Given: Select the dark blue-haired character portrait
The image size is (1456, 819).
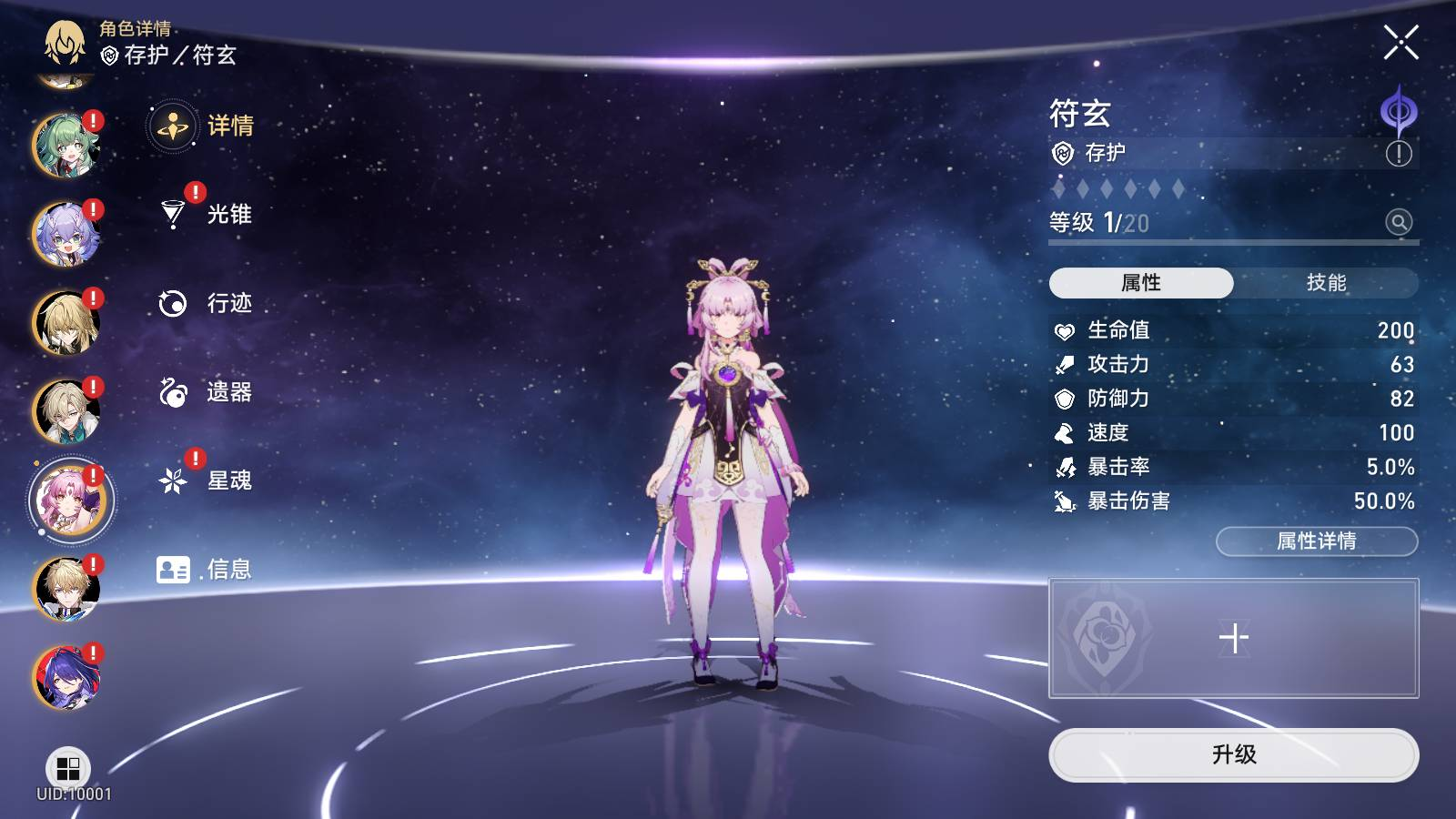Looking at the screenshot, I should click(x=66, y=678).
